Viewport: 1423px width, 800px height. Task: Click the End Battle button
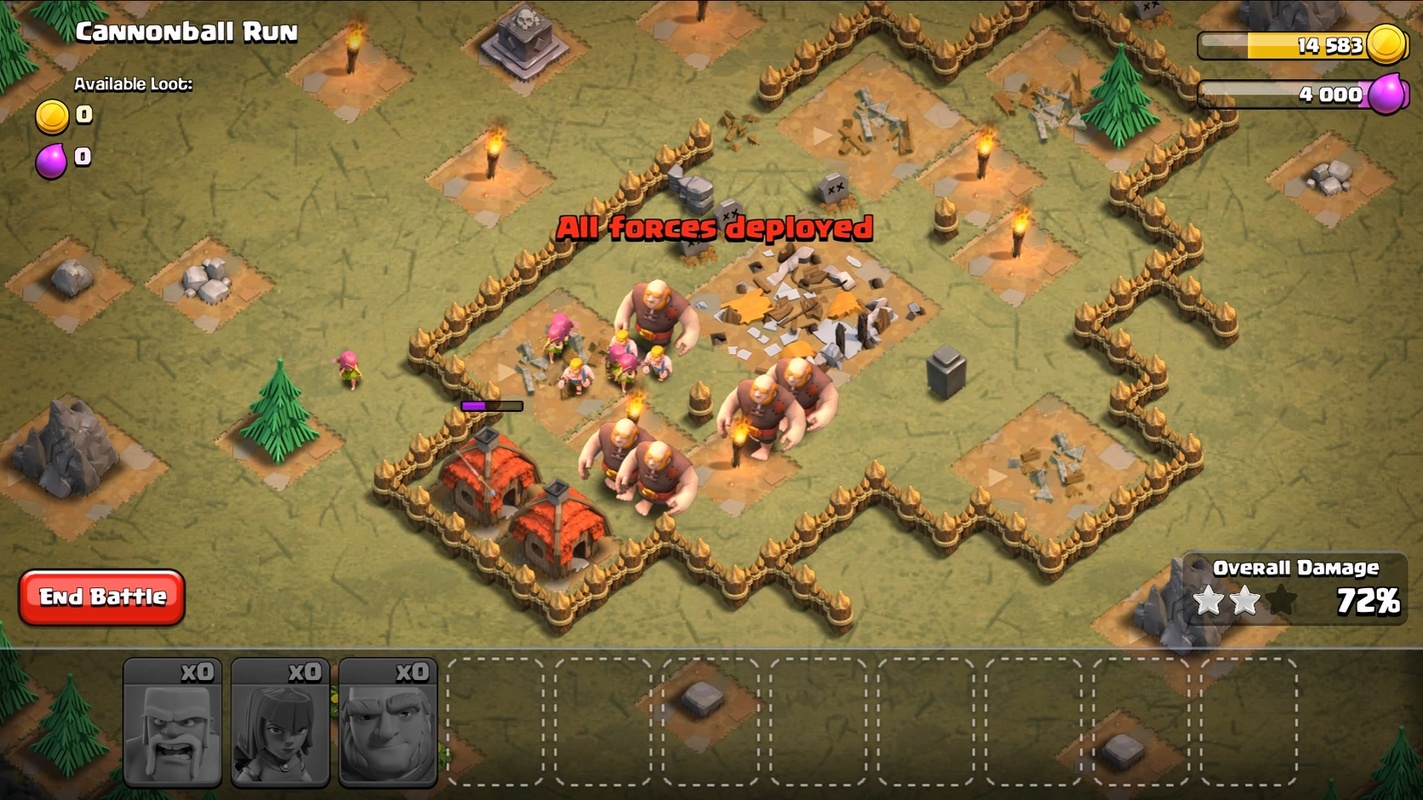[102, 597]
